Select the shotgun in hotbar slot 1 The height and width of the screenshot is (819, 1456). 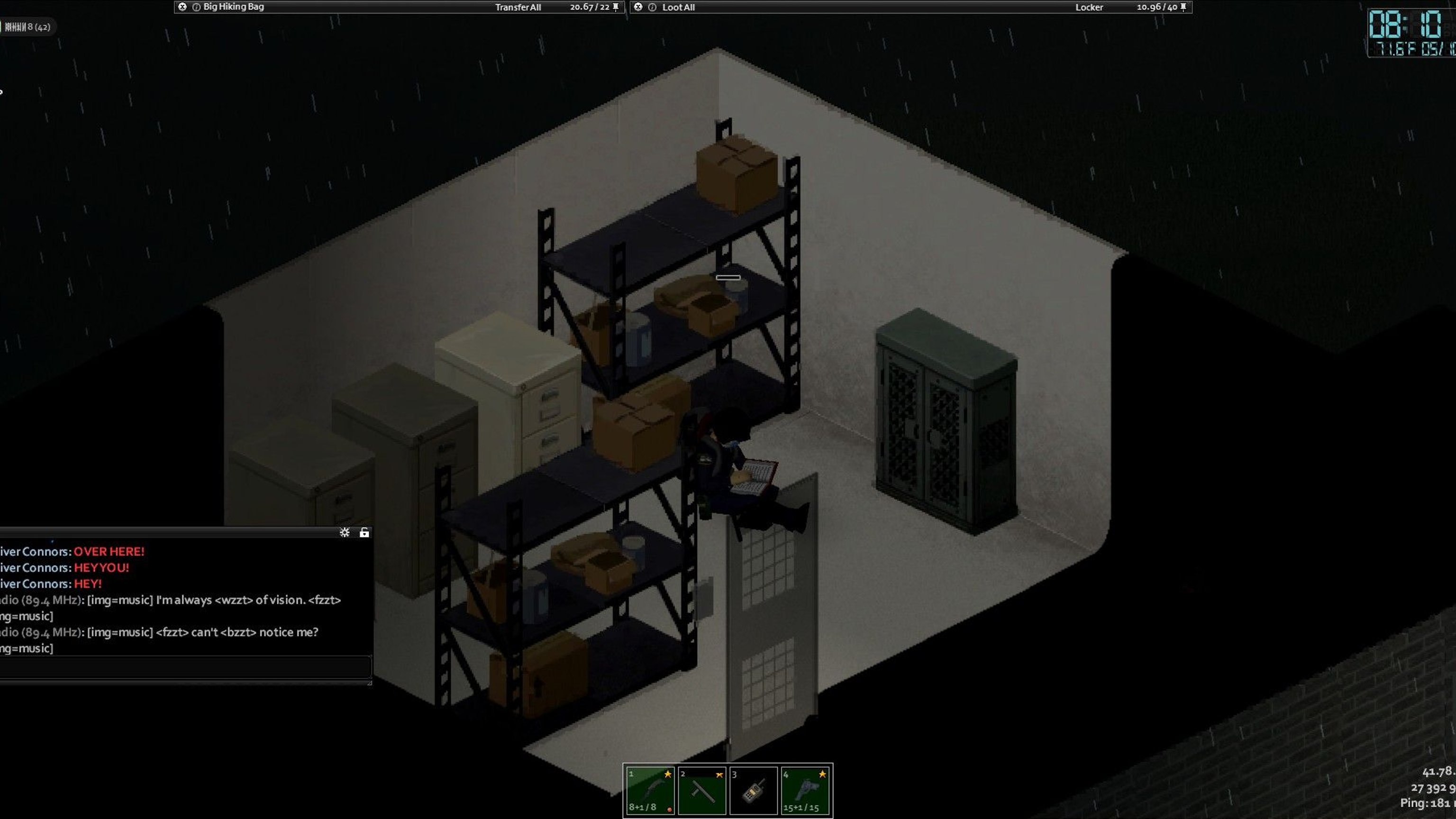pos(650,790)
